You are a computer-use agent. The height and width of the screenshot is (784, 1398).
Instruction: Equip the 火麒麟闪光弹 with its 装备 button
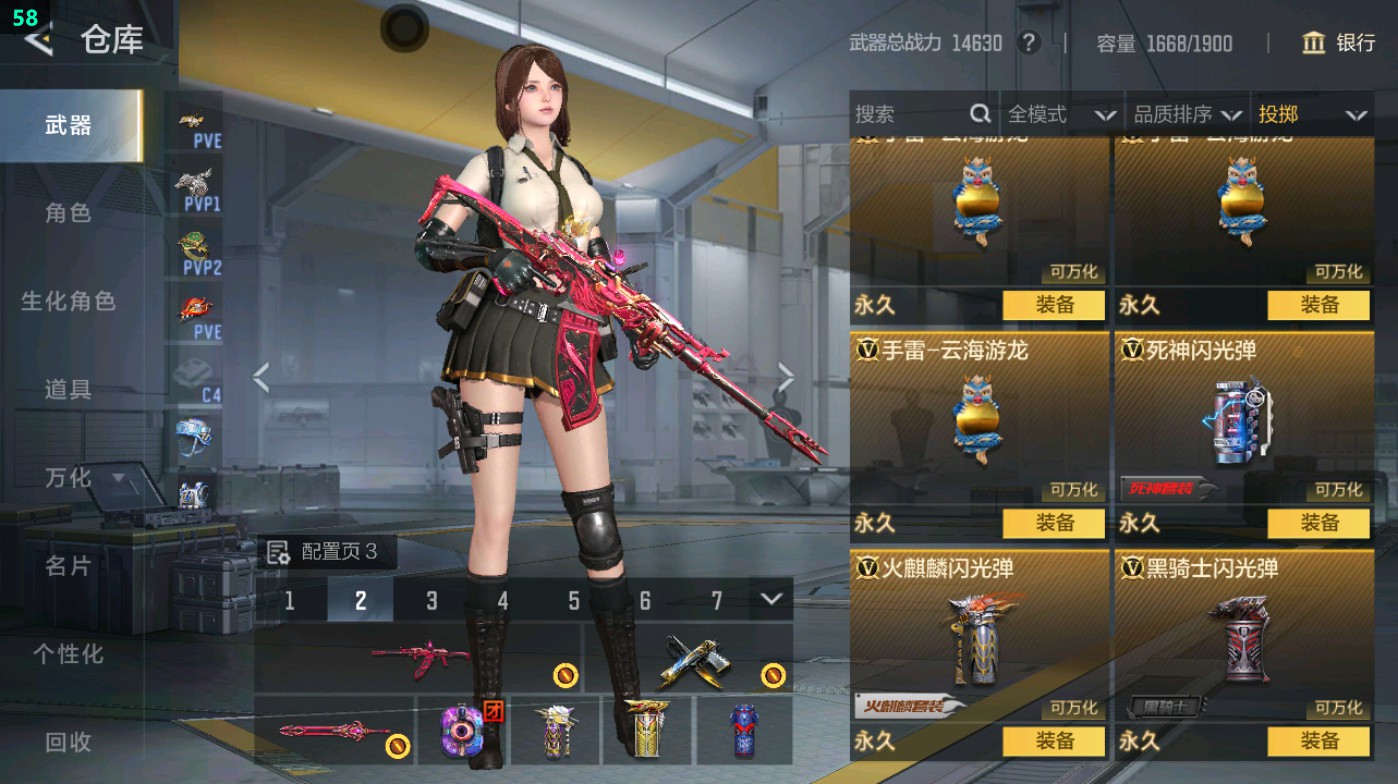point(1053,741)
